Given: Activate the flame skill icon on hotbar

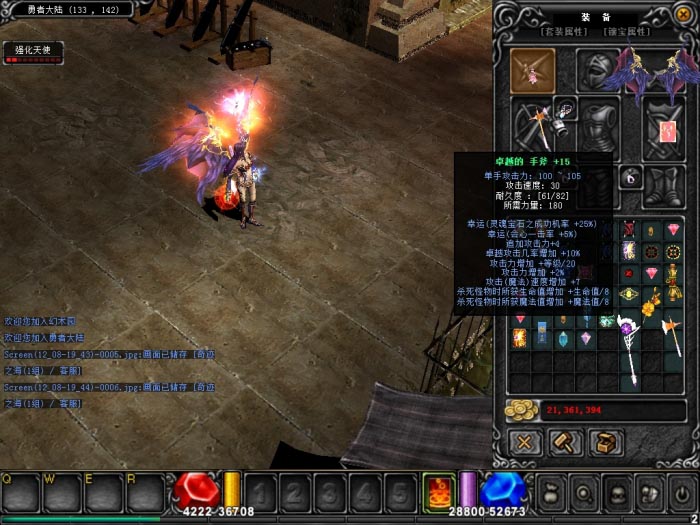Looking at the screenshot, I should click(438, 491).
